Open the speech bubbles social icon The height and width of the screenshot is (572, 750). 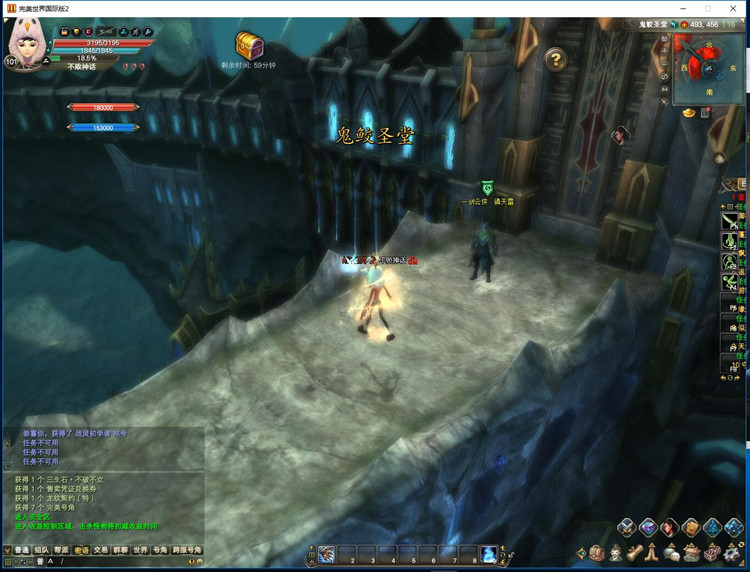pos(672,553)
